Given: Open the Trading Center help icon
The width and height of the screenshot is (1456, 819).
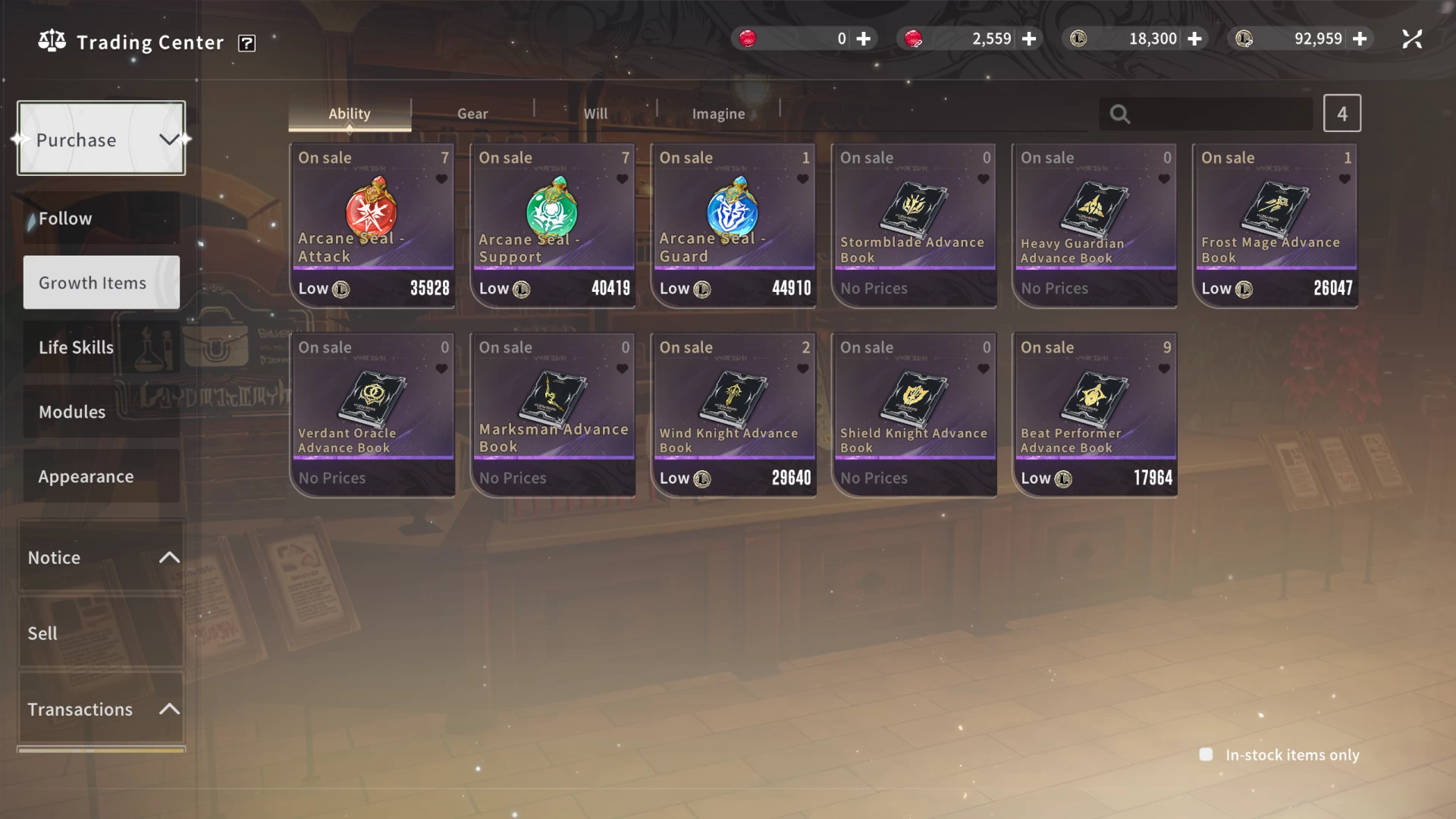Looking at the screenshot, I should pos(246,43).
